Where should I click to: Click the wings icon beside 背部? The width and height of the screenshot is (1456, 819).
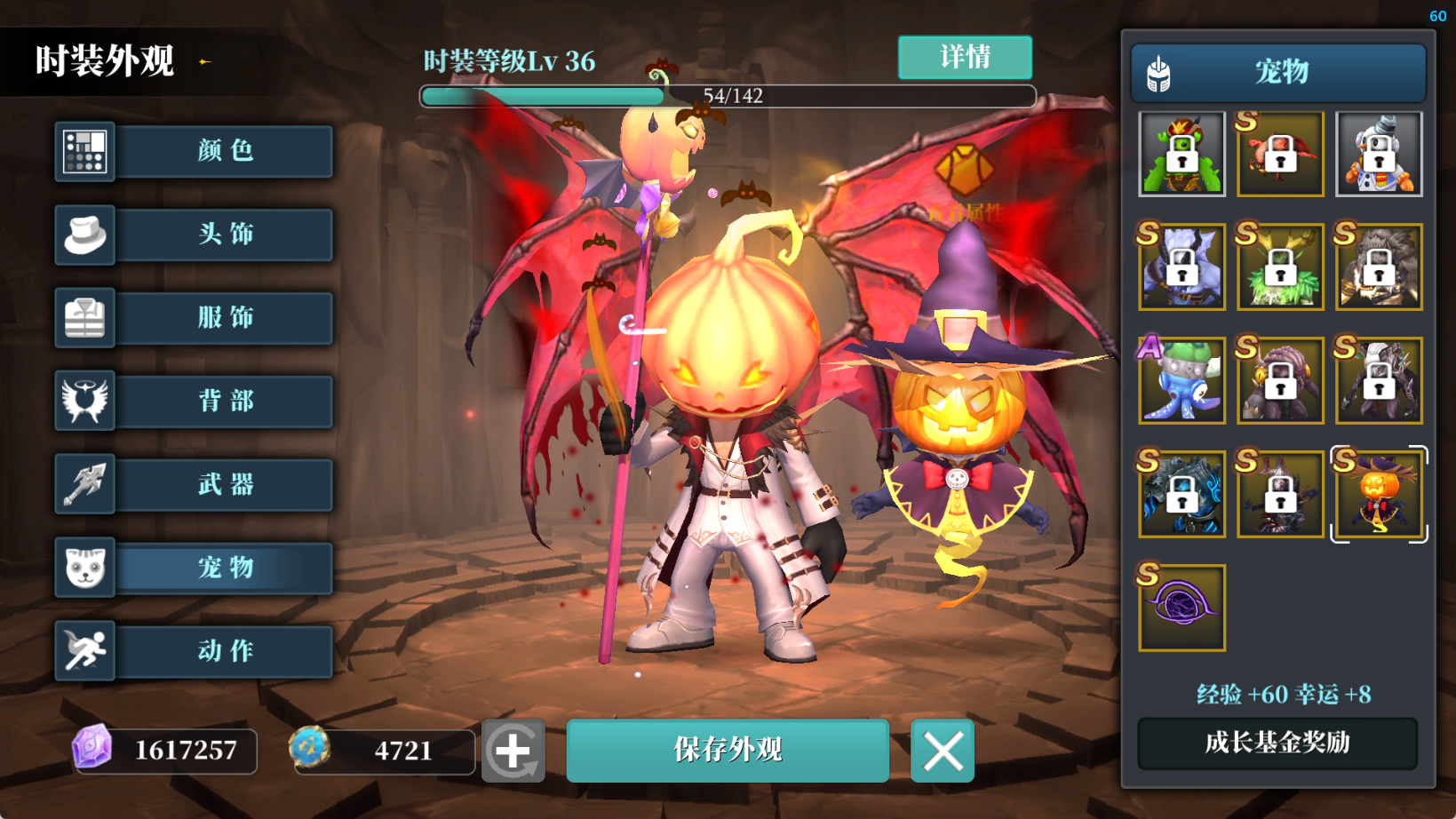(x=84, y=402)
